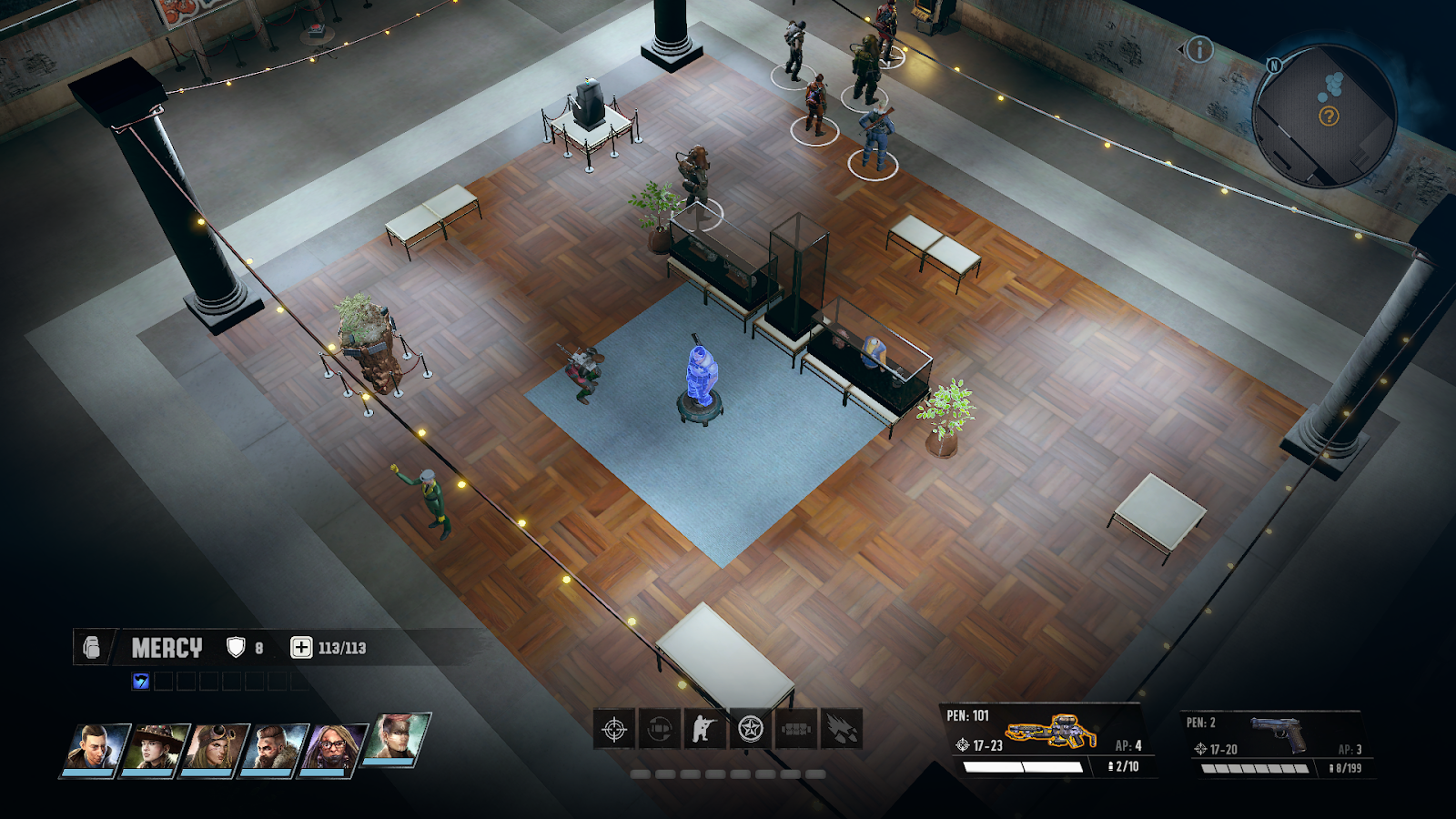Select the primary weapon with PEN 101
1456x819 pixels.
(x=1045, y=740)
